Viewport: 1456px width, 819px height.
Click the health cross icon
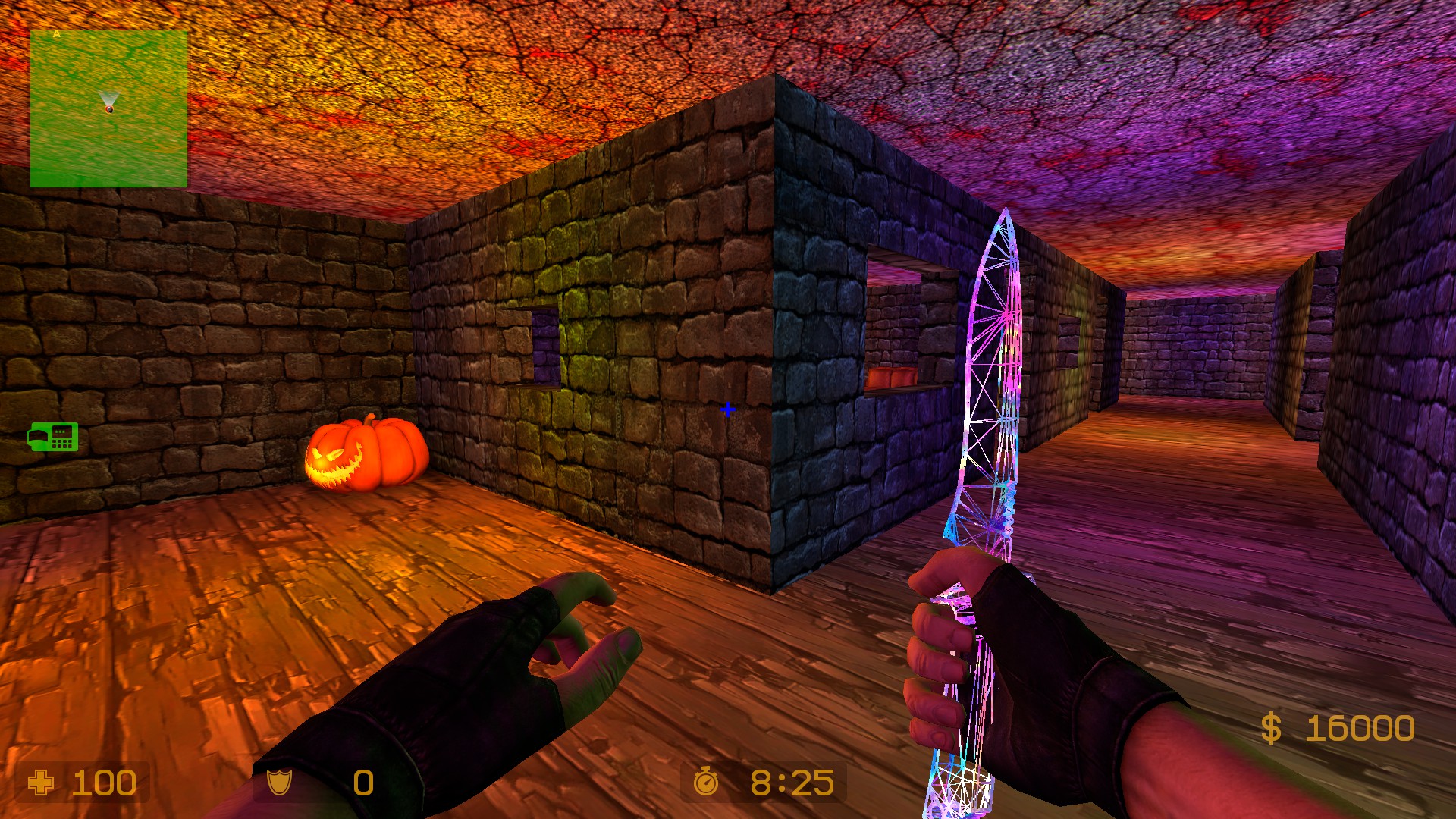tap(42, 783)
